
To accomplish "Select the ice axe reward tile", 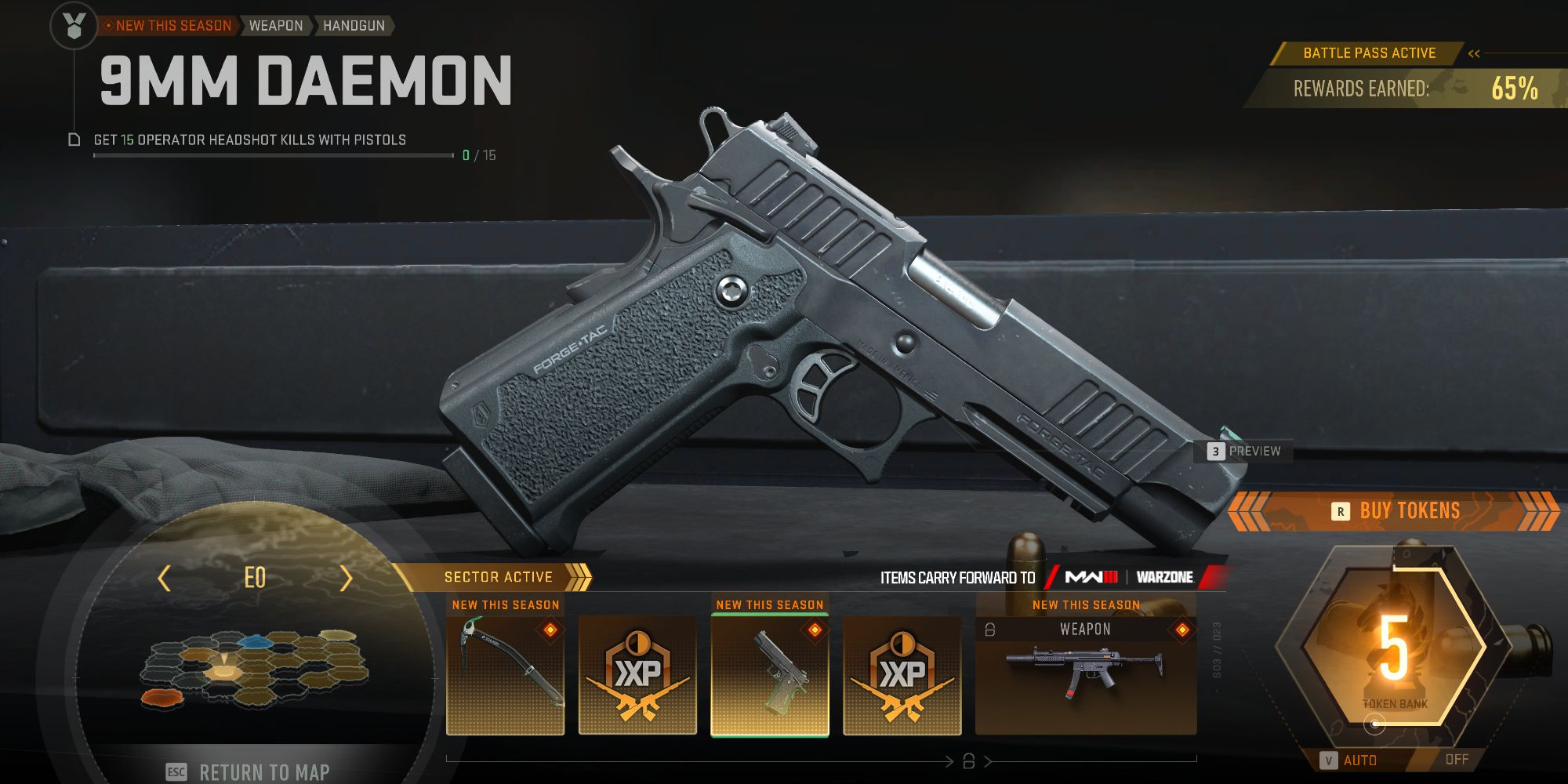I will tap(506, 676).
